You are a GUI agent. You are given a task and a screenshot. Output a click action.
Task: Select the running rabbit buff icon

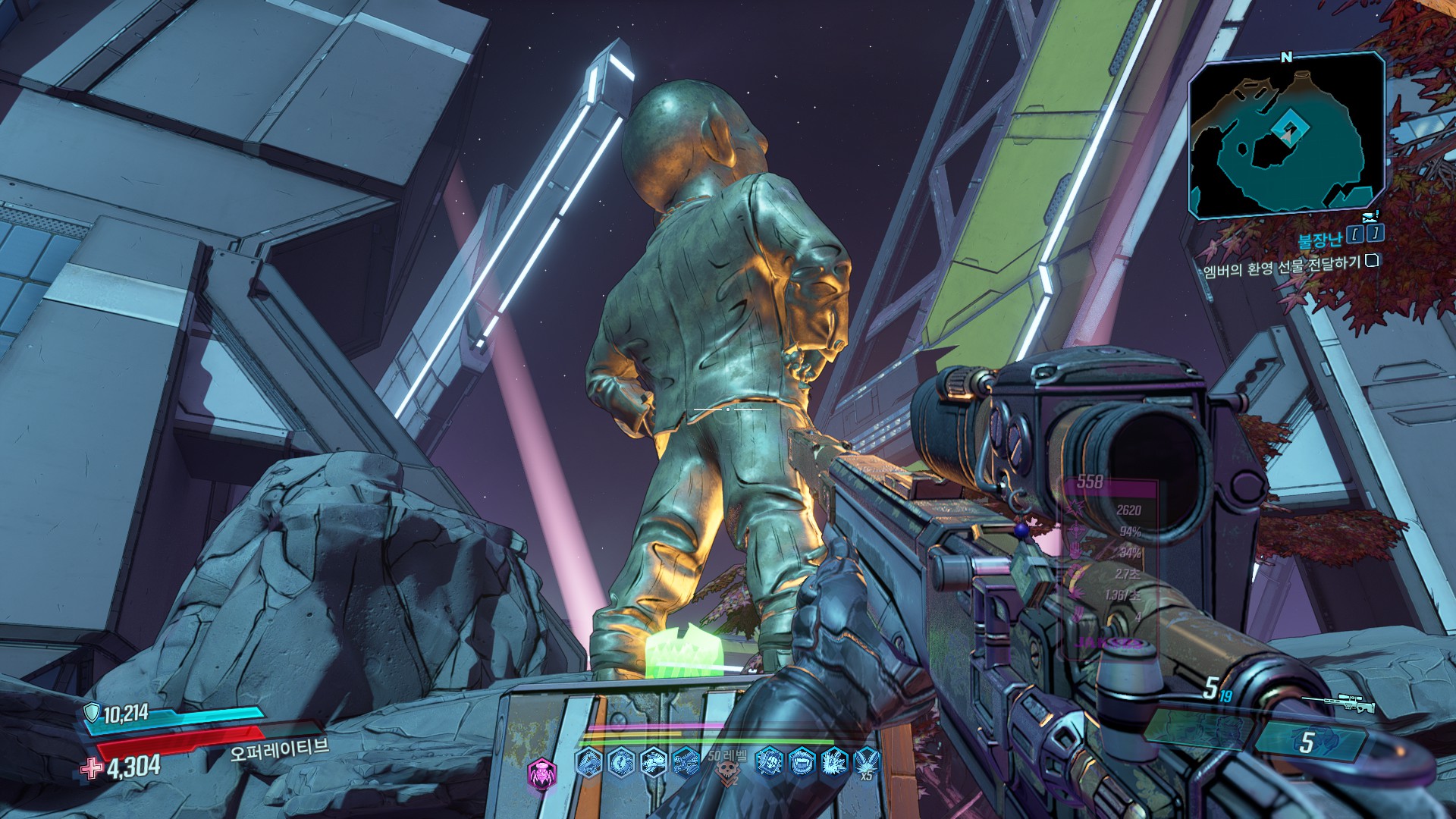click(x=654, y=761)
